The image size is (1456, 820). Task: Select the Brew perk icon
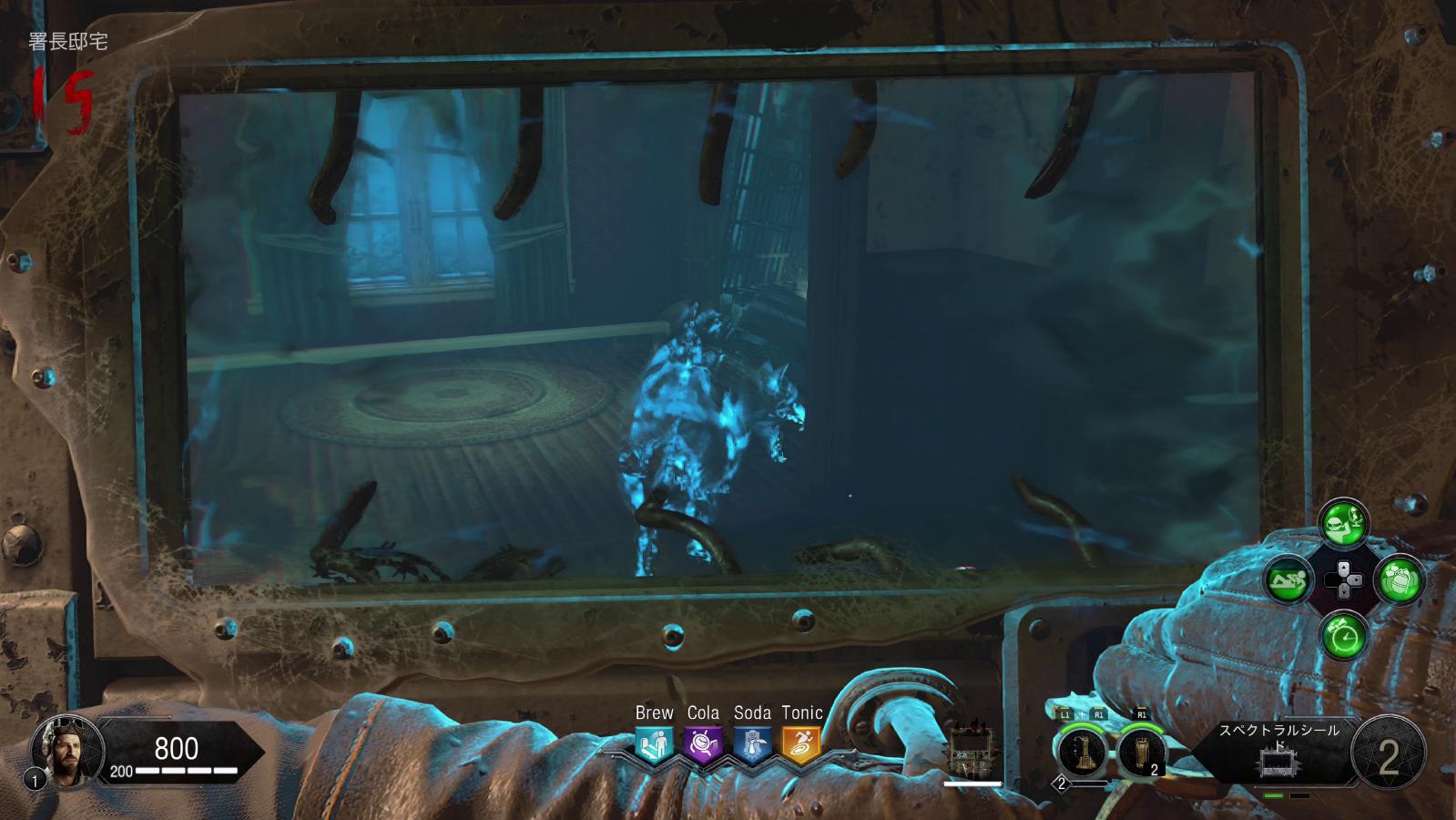[x=654, y=744]
